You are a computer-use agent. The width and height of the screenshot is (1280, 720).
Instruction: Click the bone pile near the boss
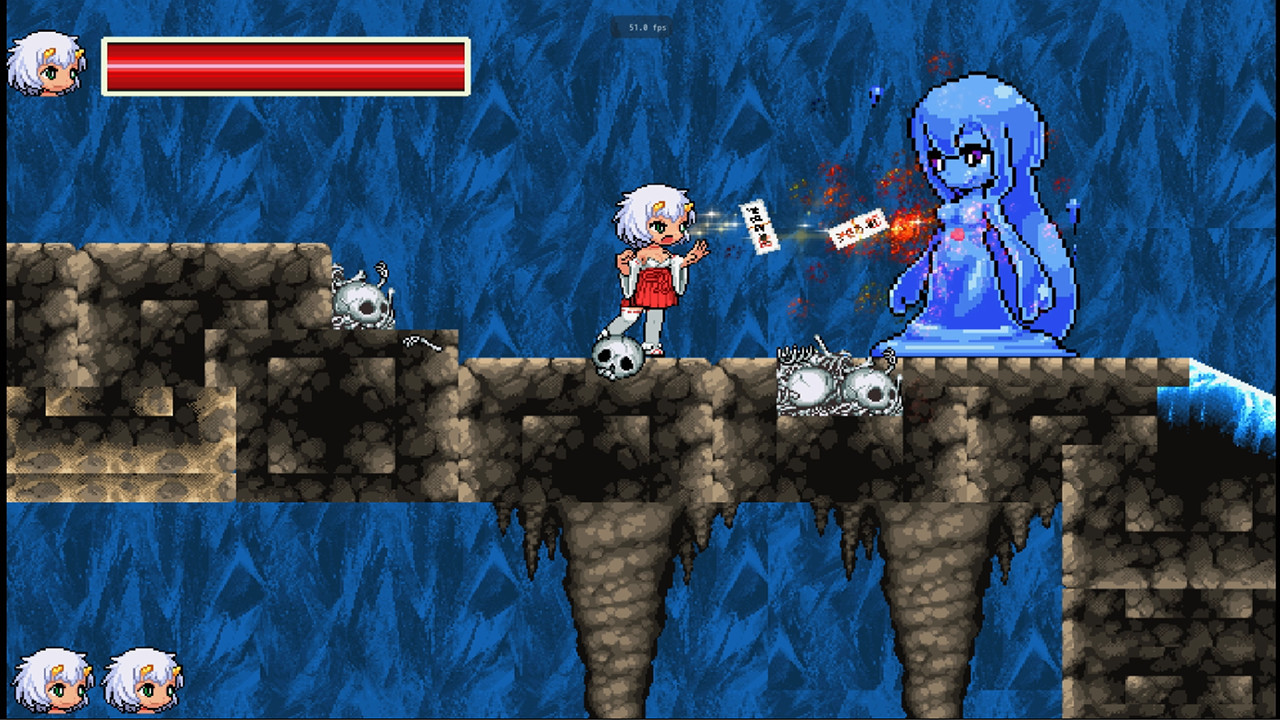pyautogui.click(x=840, y=385)
